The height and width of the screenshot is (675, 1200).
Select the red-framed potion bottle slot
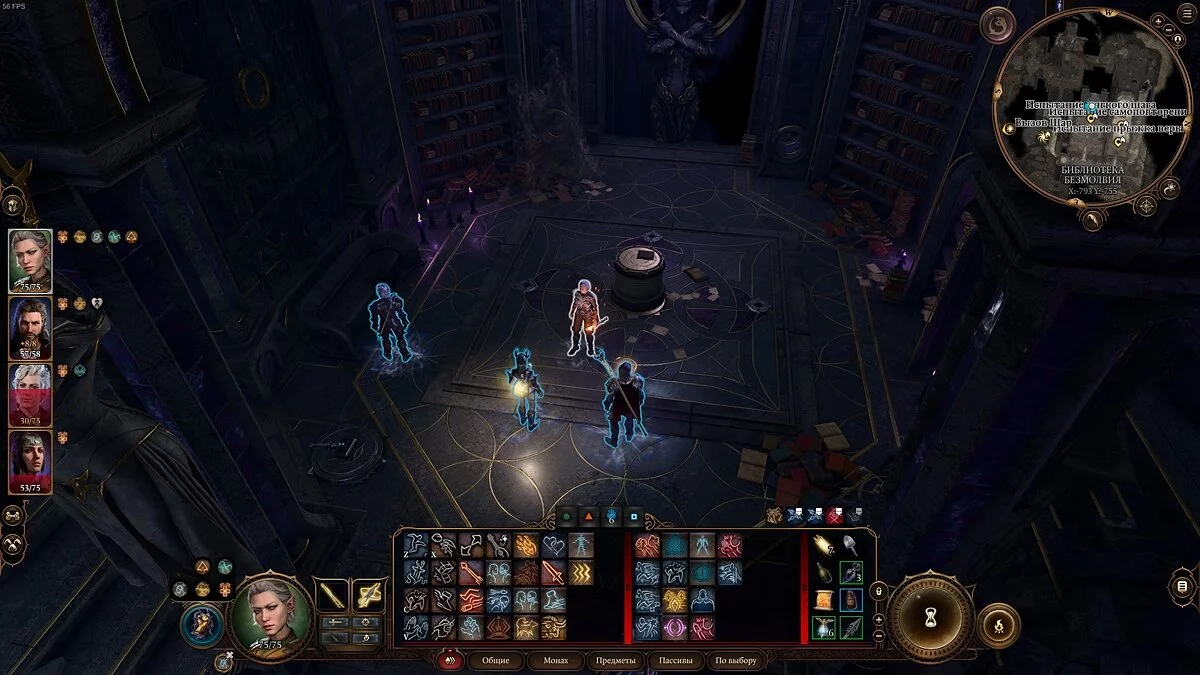tap(851, 600)
